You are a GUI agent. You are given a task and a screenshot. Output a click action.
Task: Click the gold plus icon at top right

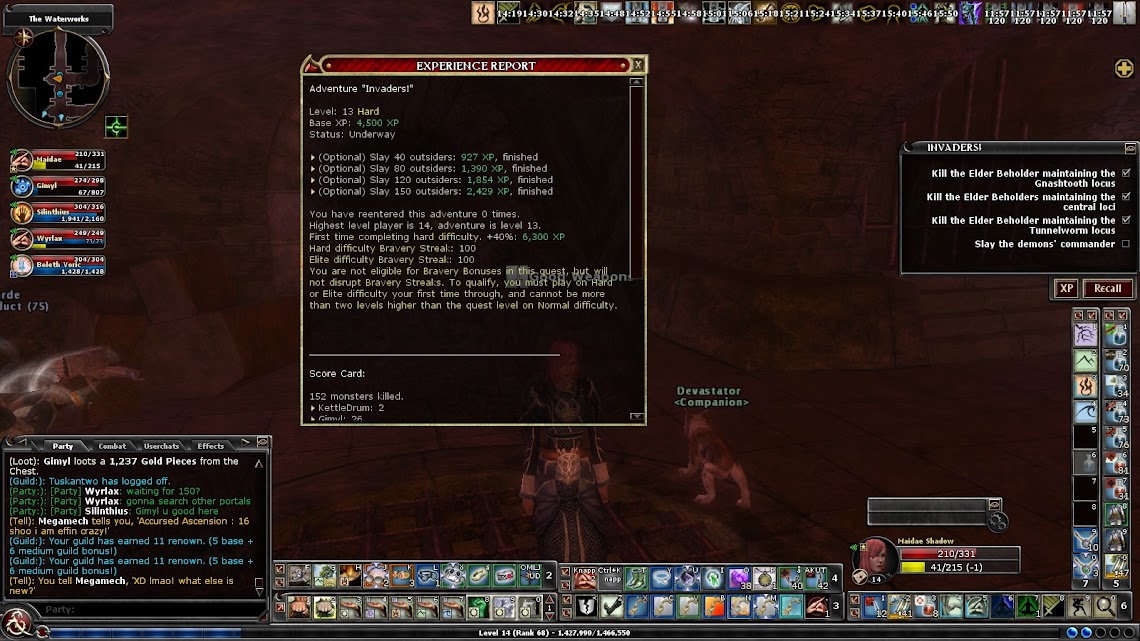[1124, 68]
